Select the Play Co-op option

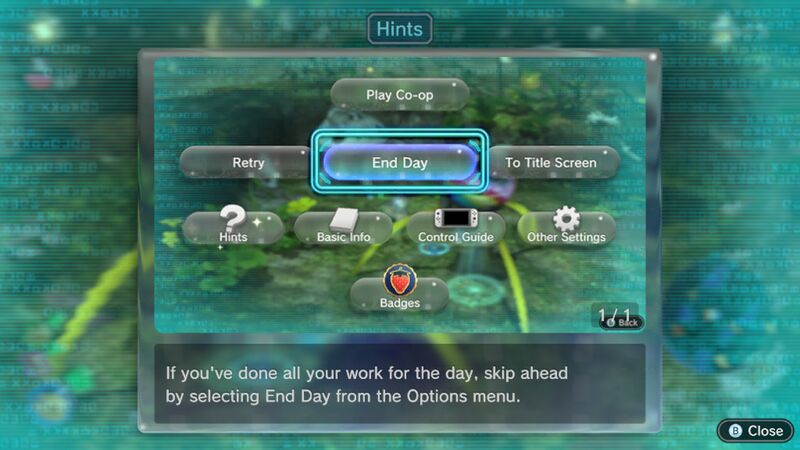[399, 95]
